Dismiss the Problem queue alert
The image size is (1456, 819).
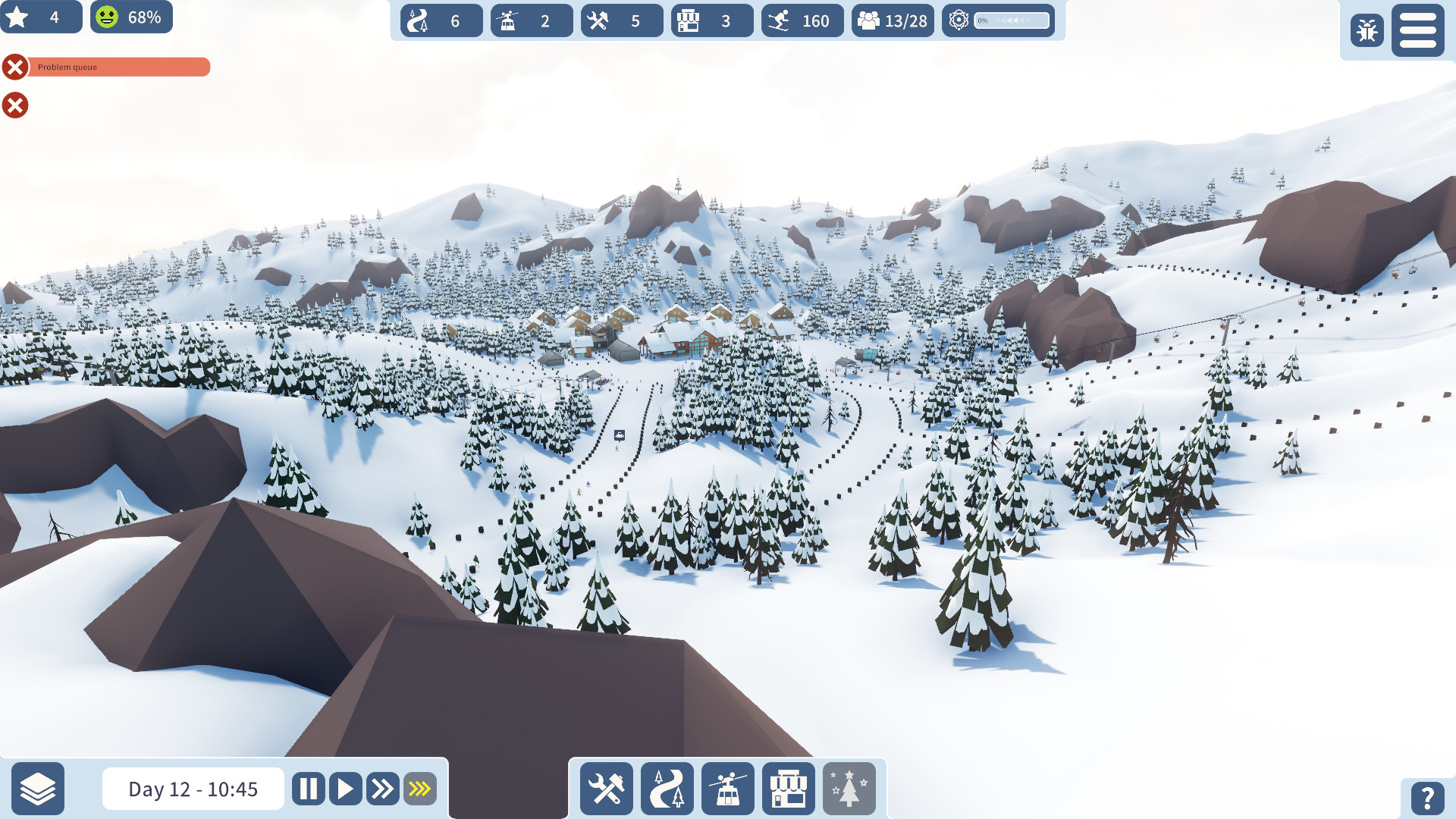point(15,67)
